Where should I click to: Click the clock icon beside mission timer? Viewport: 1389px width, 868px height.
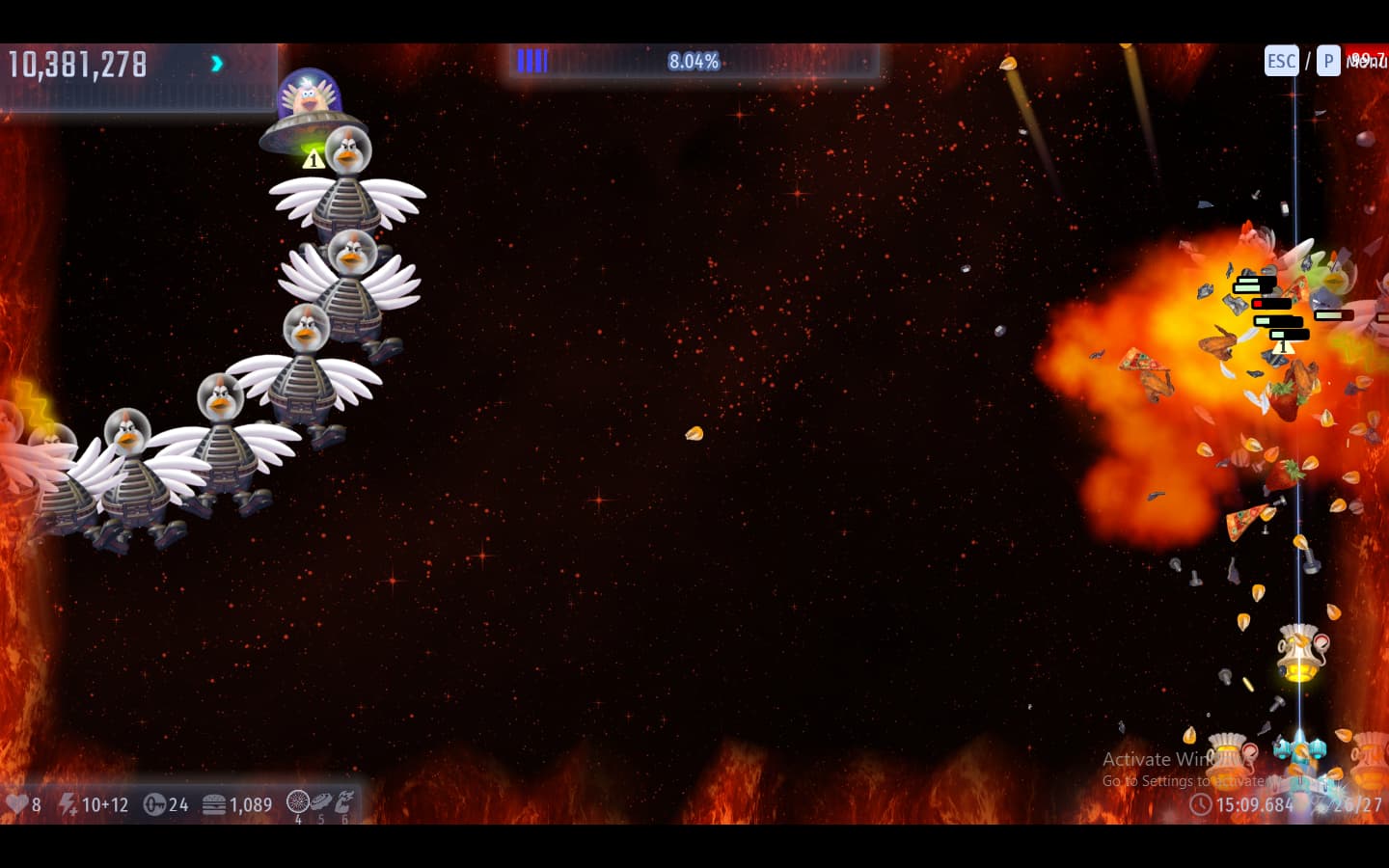click(1200, 804)
